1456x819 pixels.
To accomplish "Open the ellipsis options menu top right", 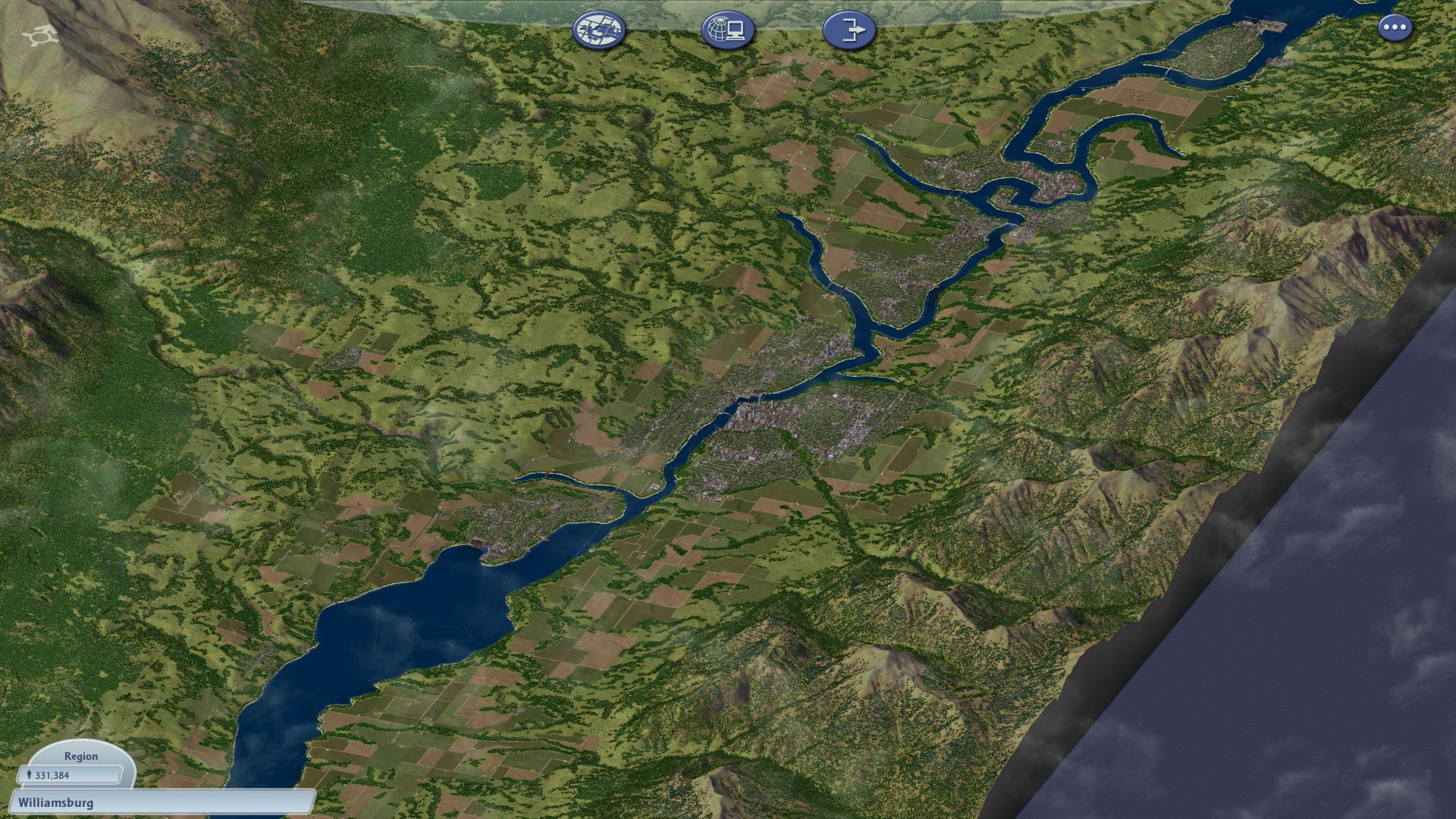I will [1394, 27].
